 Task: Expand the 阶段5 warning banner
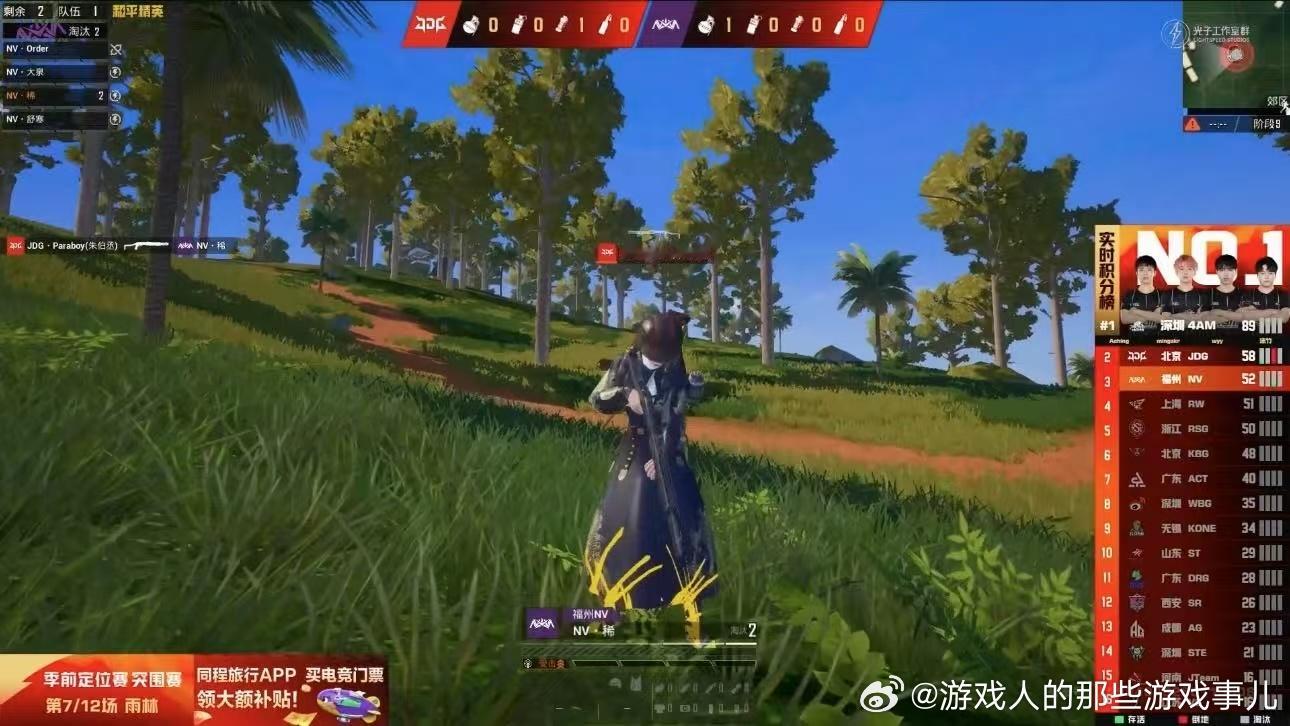pos(1237,124)
